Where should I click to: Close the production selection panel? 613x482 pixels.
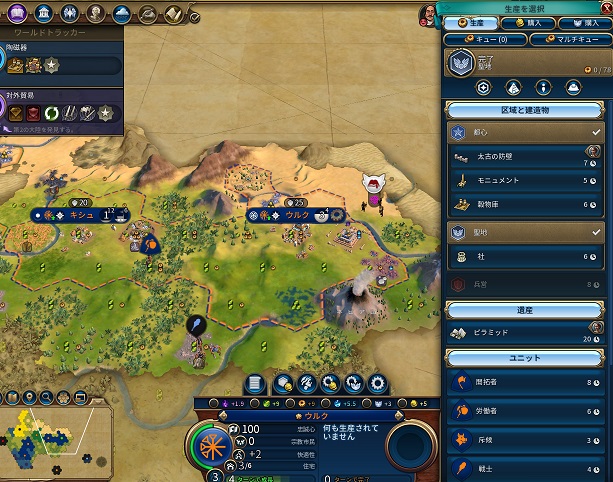point(603,6)
